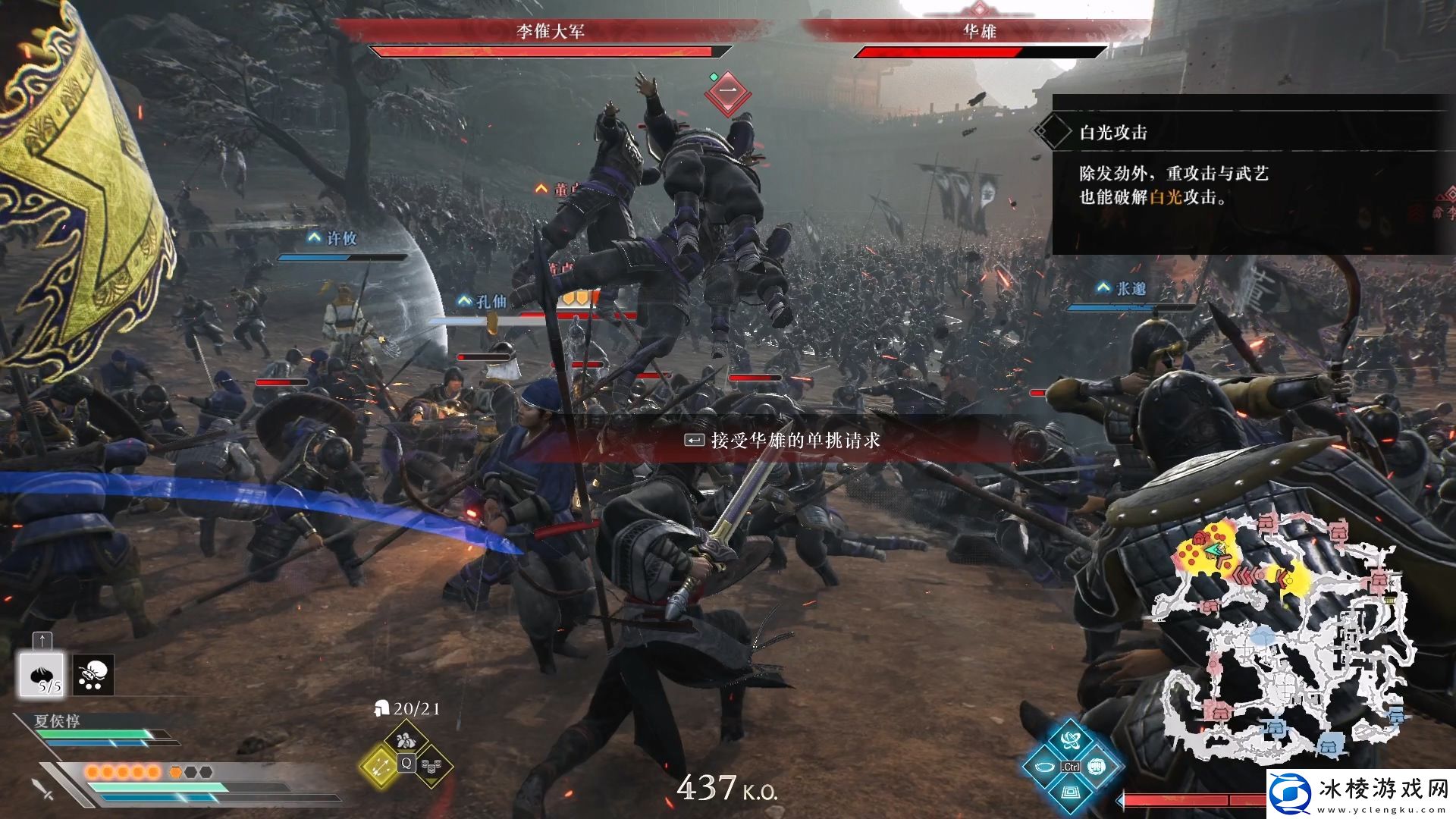The image size is (1456, 819).
Task: Use the ring-shaped battle art
Action: (x=1044, y=767)
